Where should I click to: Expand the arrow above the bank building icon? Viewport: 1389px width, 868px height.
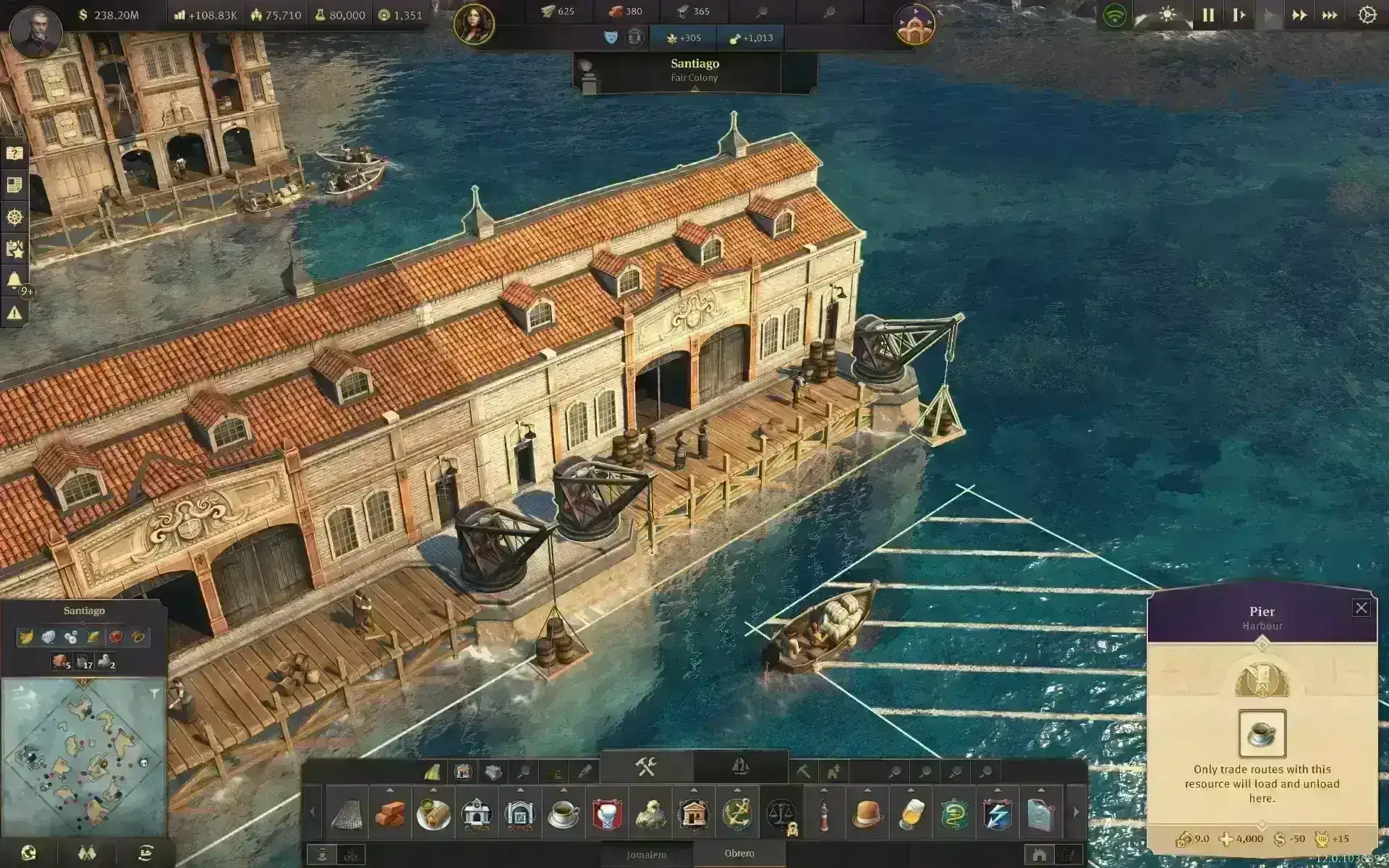pos(692,791)
